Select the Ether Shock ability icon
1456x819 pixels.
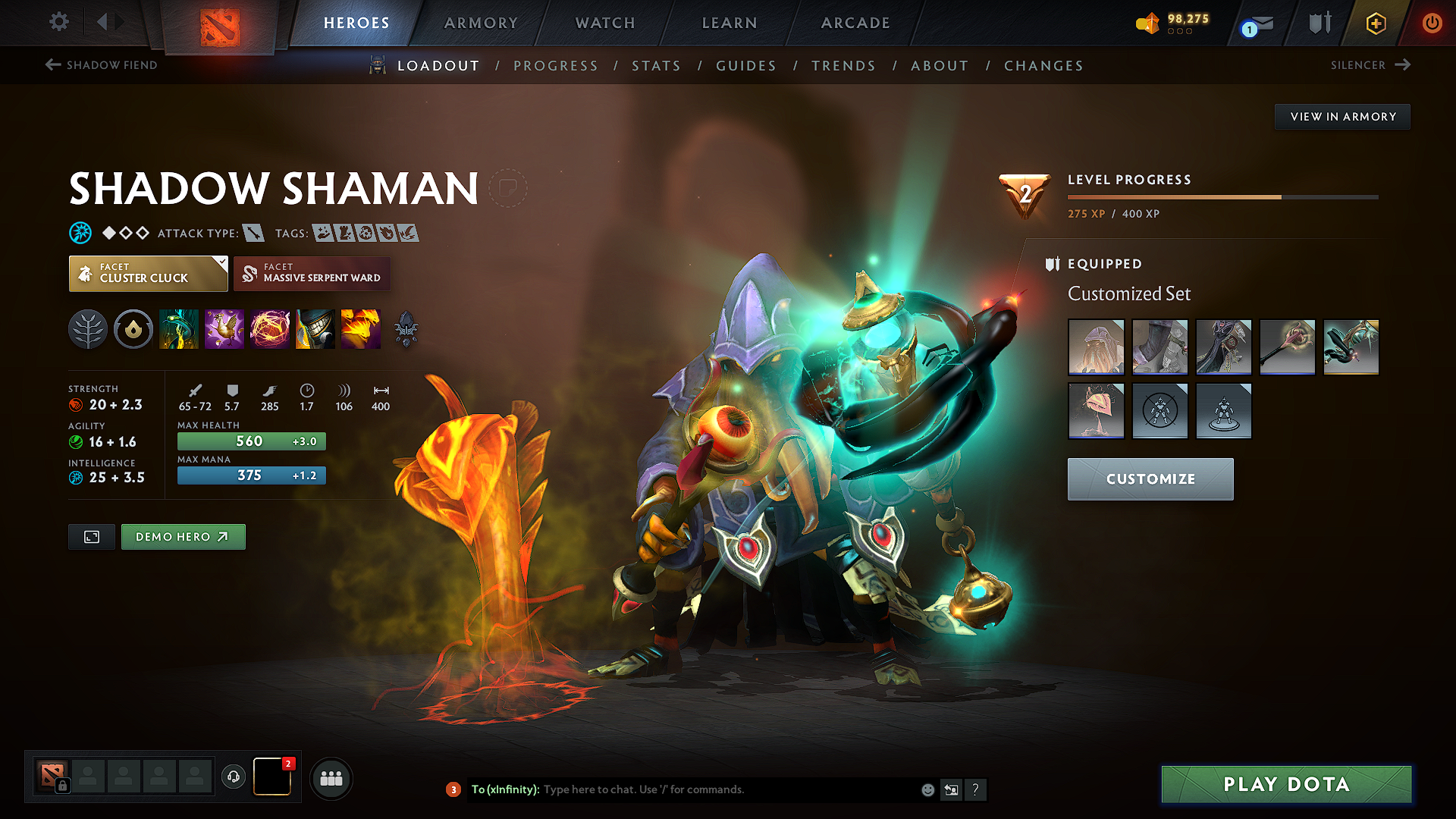[179, 329]
